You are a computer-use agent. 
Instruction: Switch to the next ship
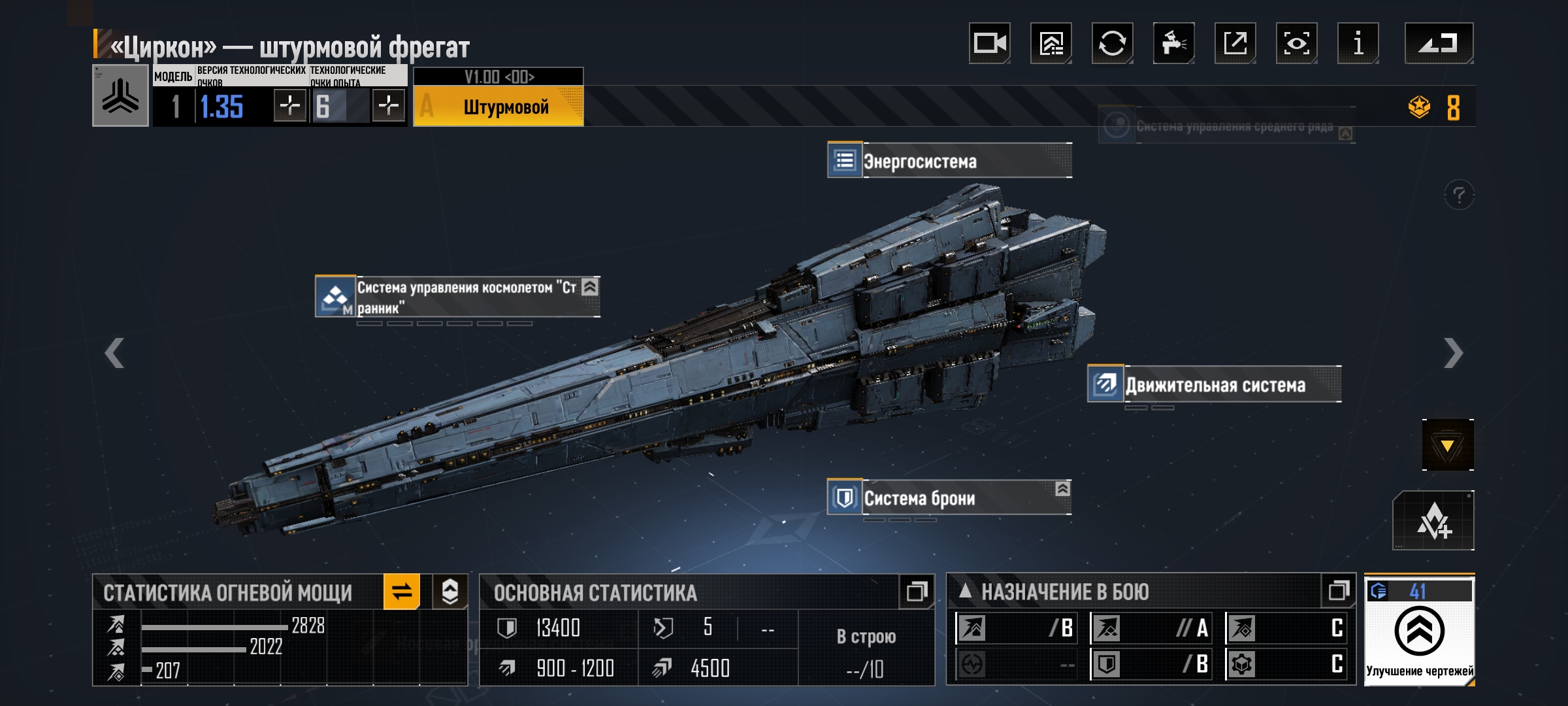(x=1453, y=353)
